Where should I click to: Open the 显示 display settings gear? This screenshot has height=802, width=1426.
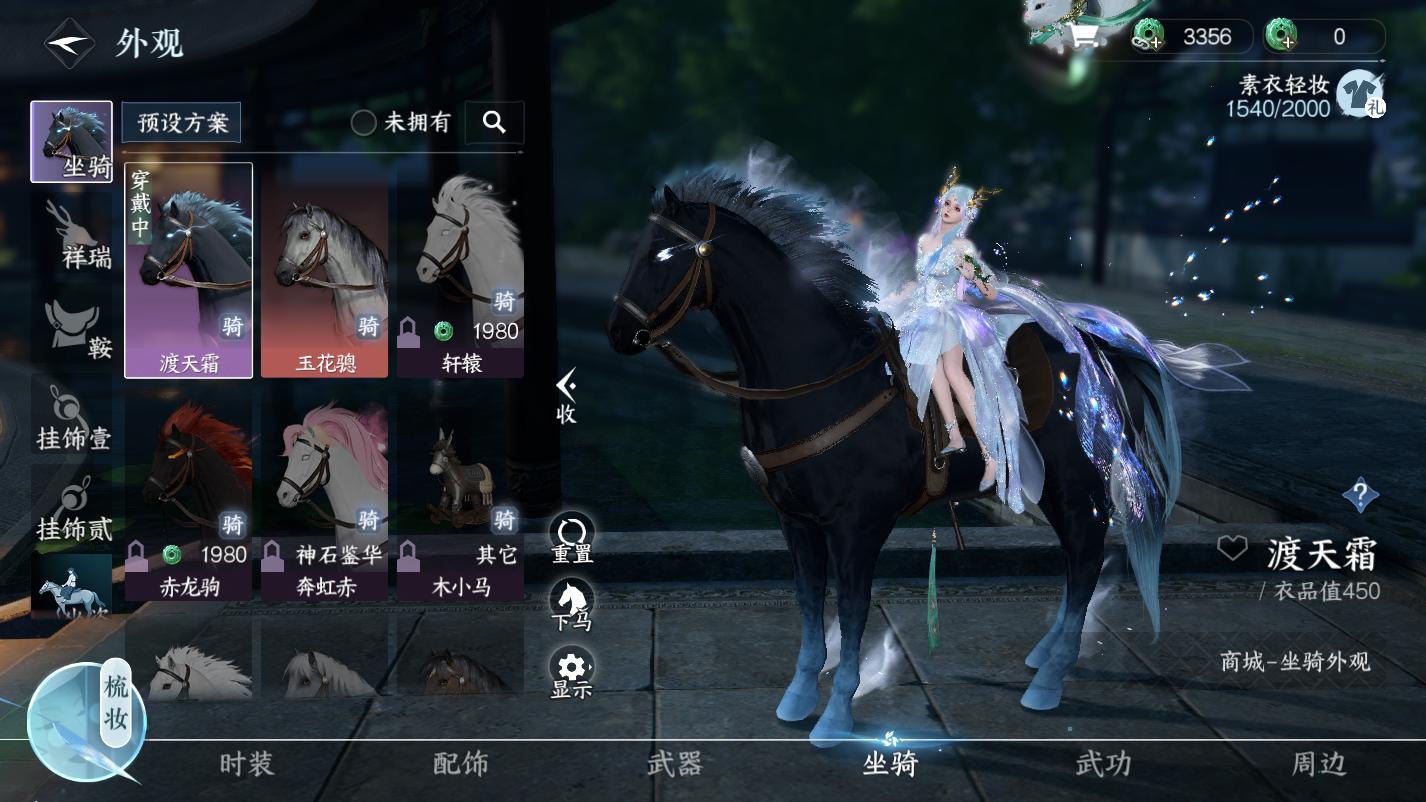[x=572, y=672]
